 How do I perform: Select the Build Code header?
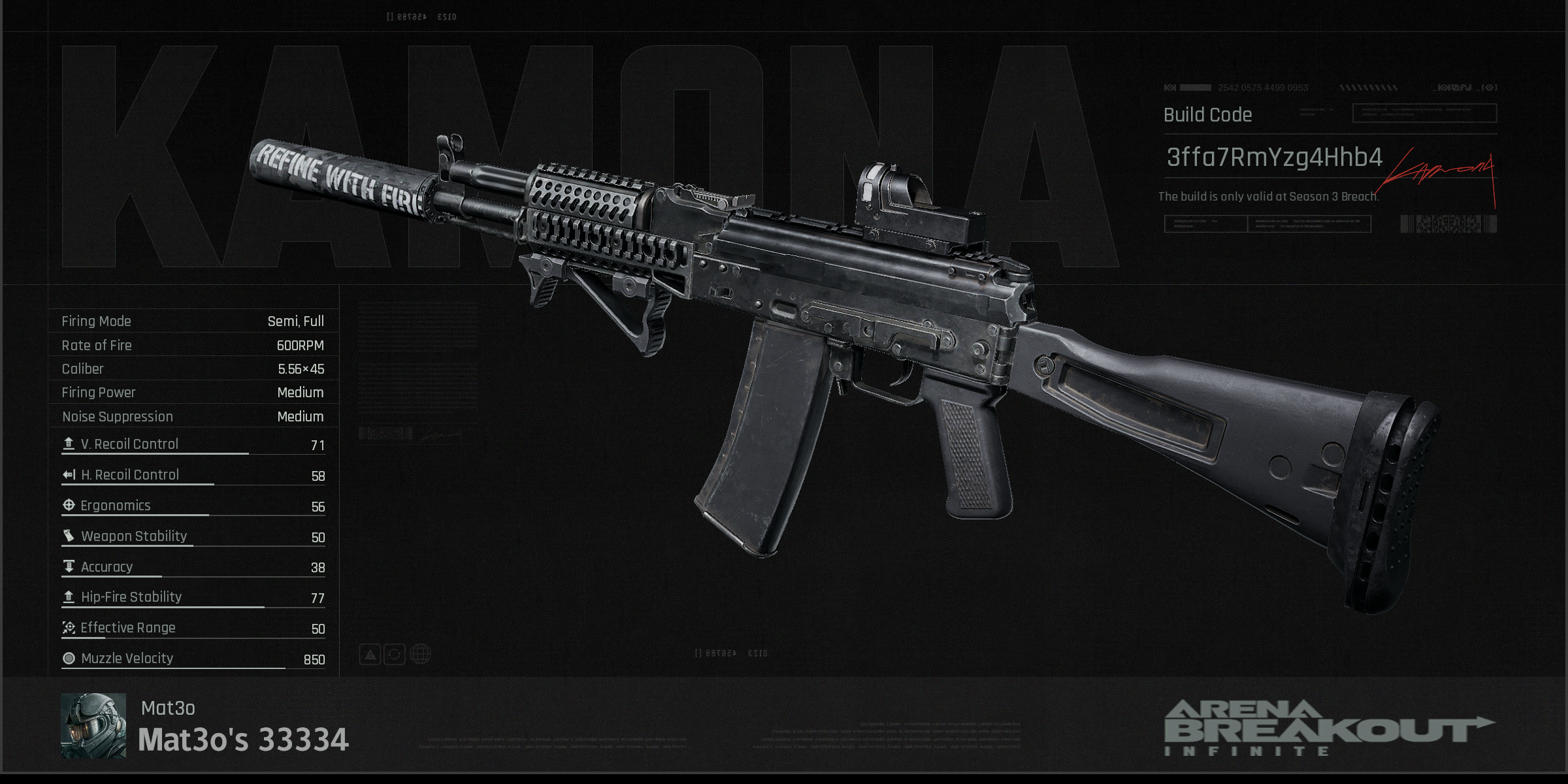point(1208,115)
